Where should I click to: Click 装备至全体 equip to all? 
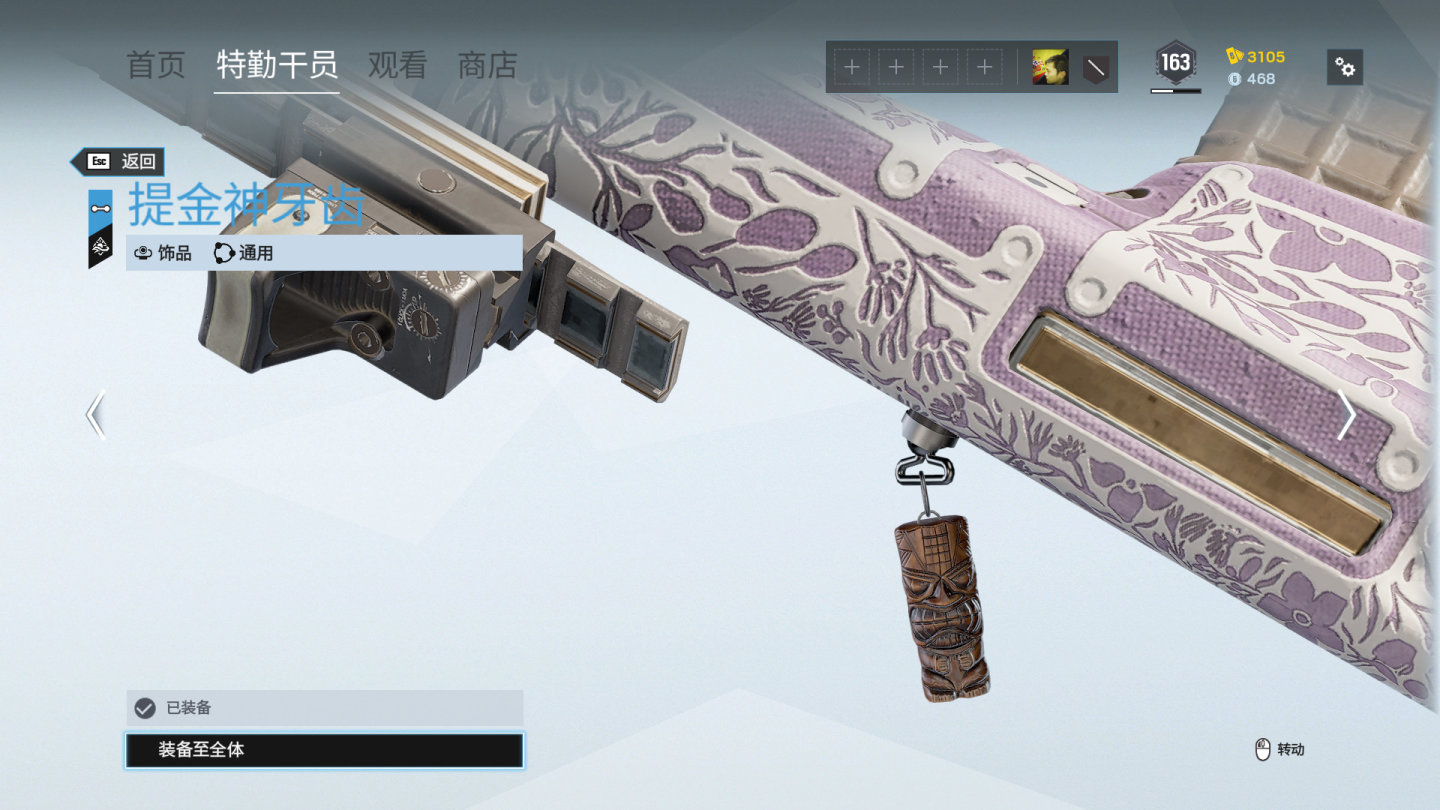pos(324,750)
